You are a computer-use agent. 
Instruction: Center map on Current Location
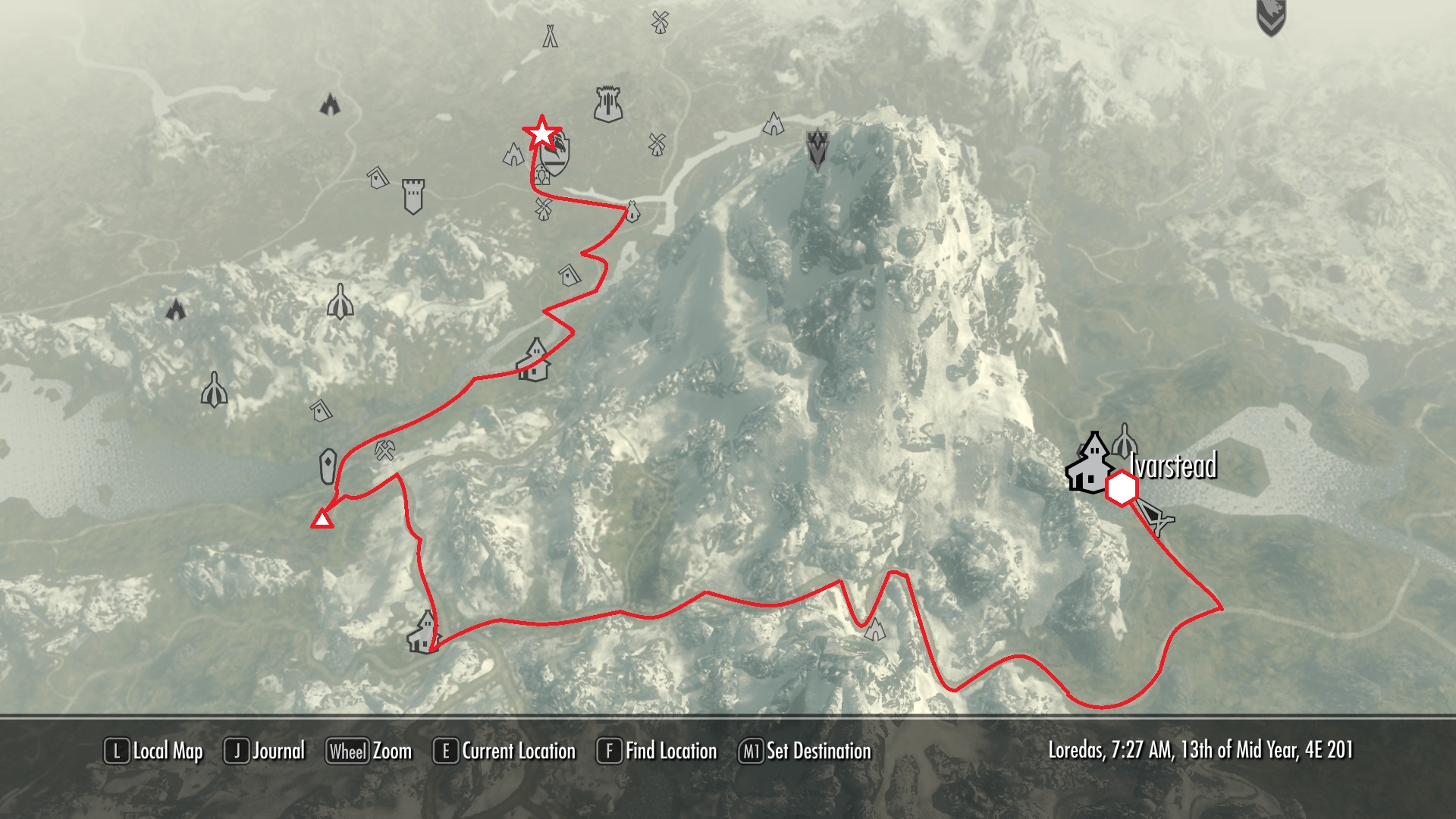[504, 752]
